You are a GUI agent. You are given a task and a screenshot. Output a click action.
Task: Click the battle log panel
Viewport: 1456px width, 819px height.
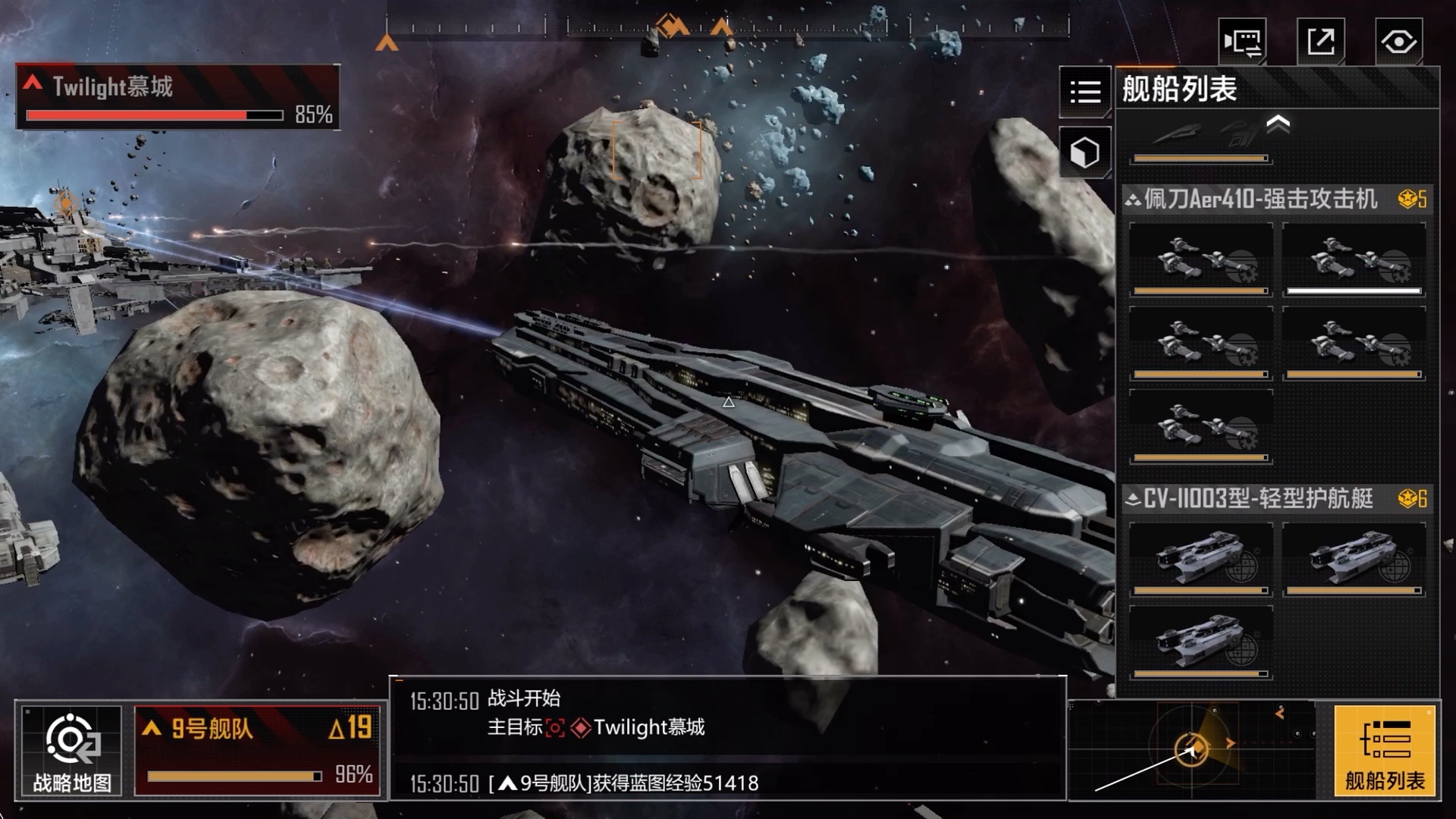coord(728,737)
